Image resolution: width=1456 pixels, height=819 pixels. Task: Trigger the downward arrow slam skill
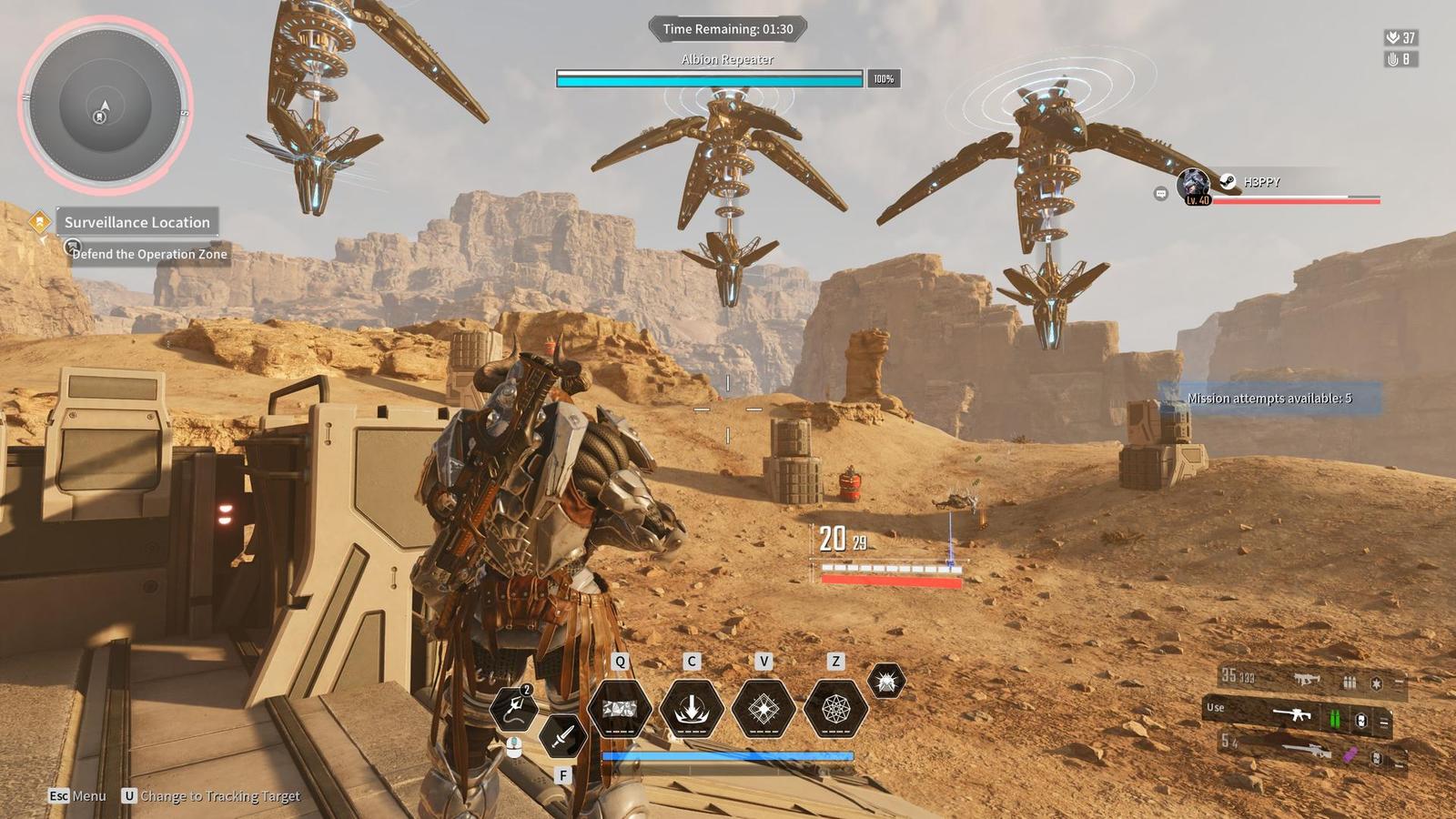point(691,708)
